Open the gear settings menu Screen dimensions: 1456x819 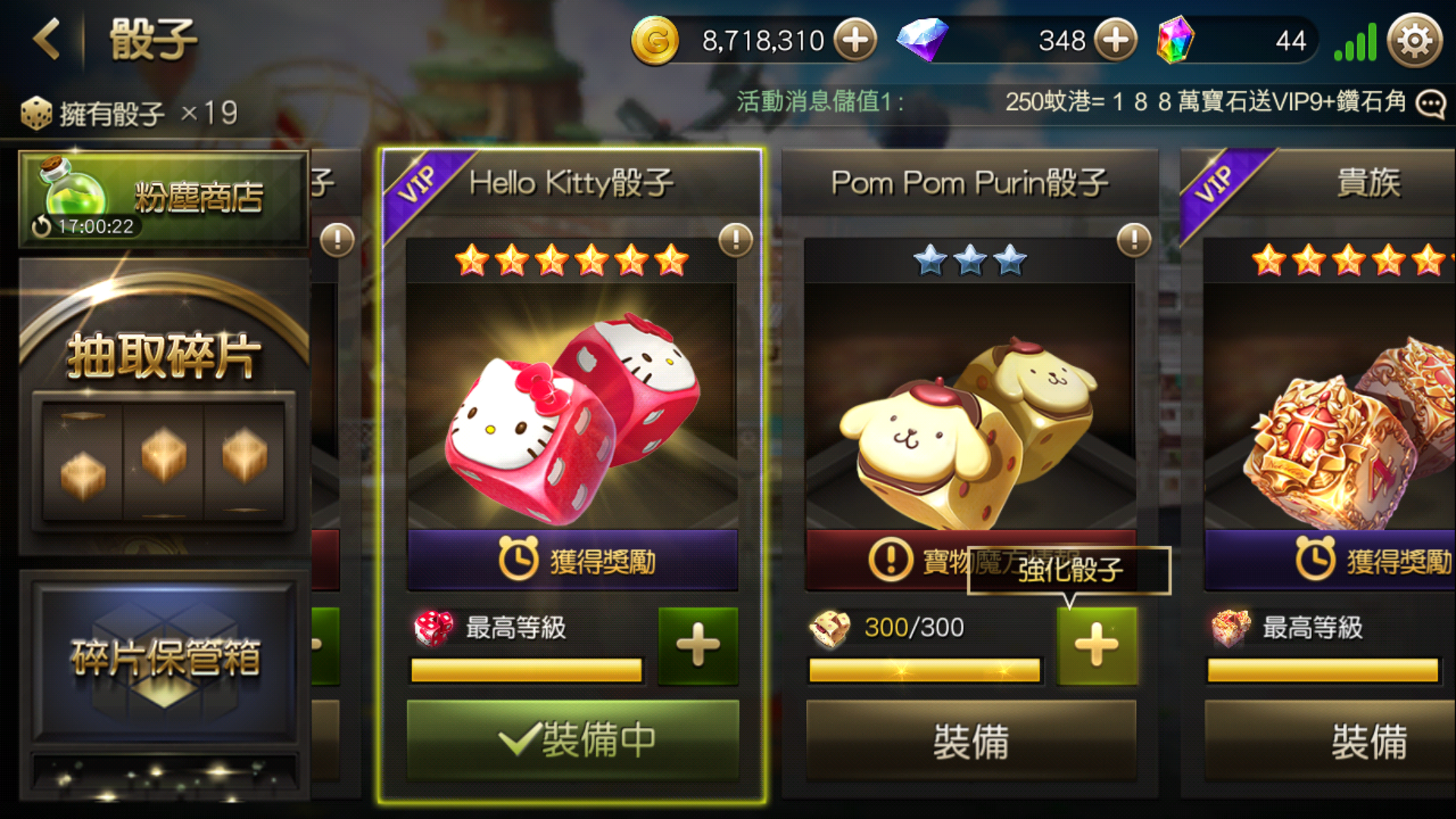click(x=1414, y=41)
